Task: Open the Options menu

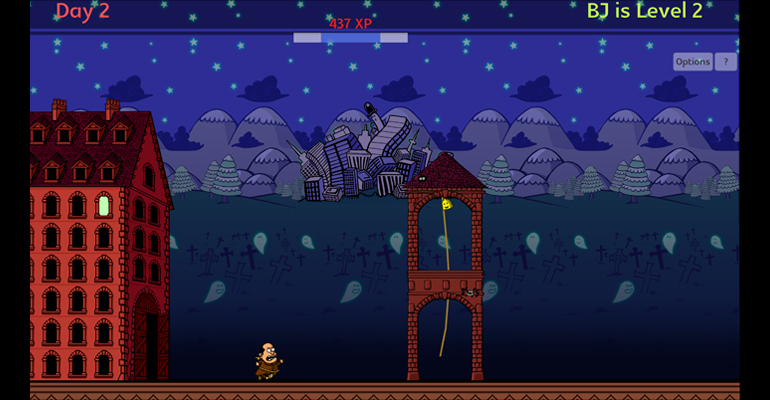Action: (x=692, y=62)
